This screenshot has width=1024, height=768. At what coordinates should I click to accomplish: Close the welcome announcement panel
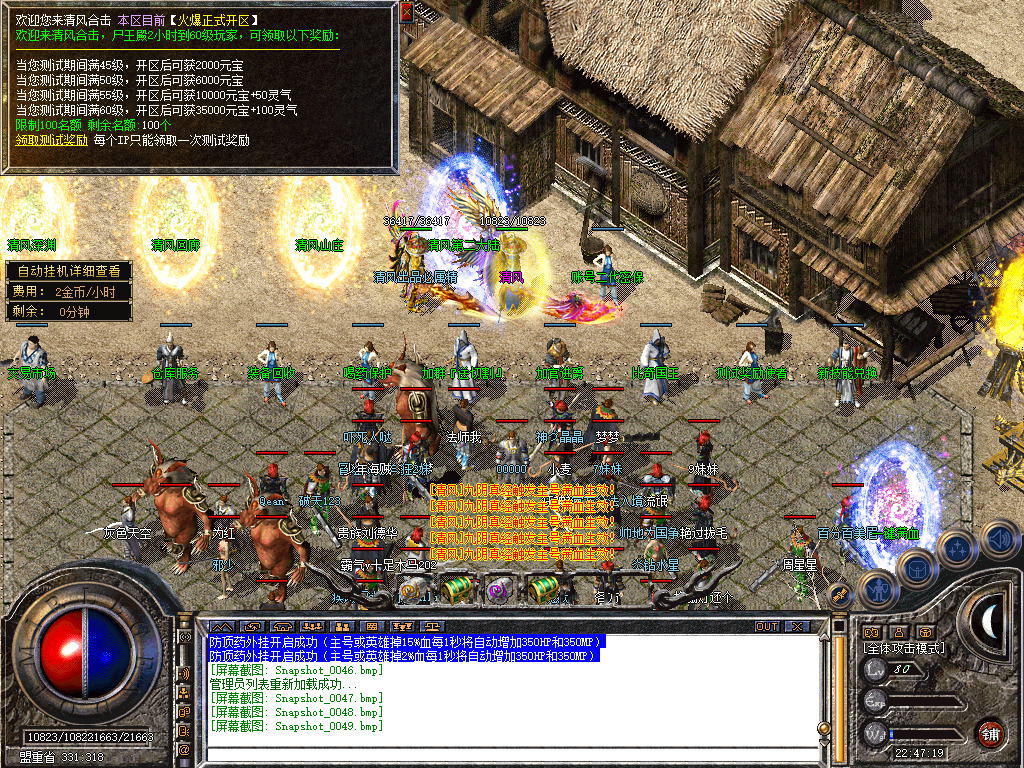tap(406, 12)
